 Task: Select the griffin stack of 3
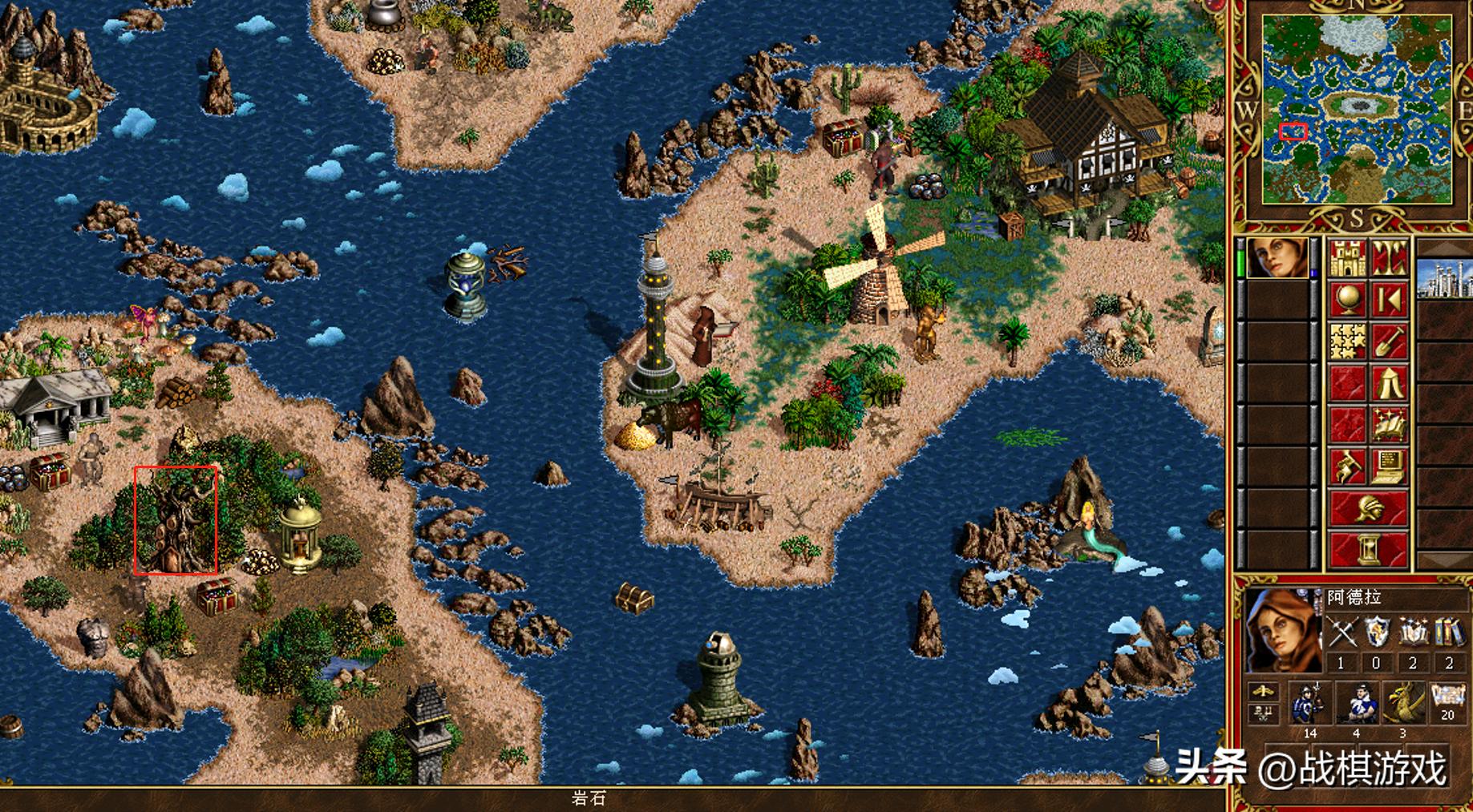click(x=1402, y=704)
